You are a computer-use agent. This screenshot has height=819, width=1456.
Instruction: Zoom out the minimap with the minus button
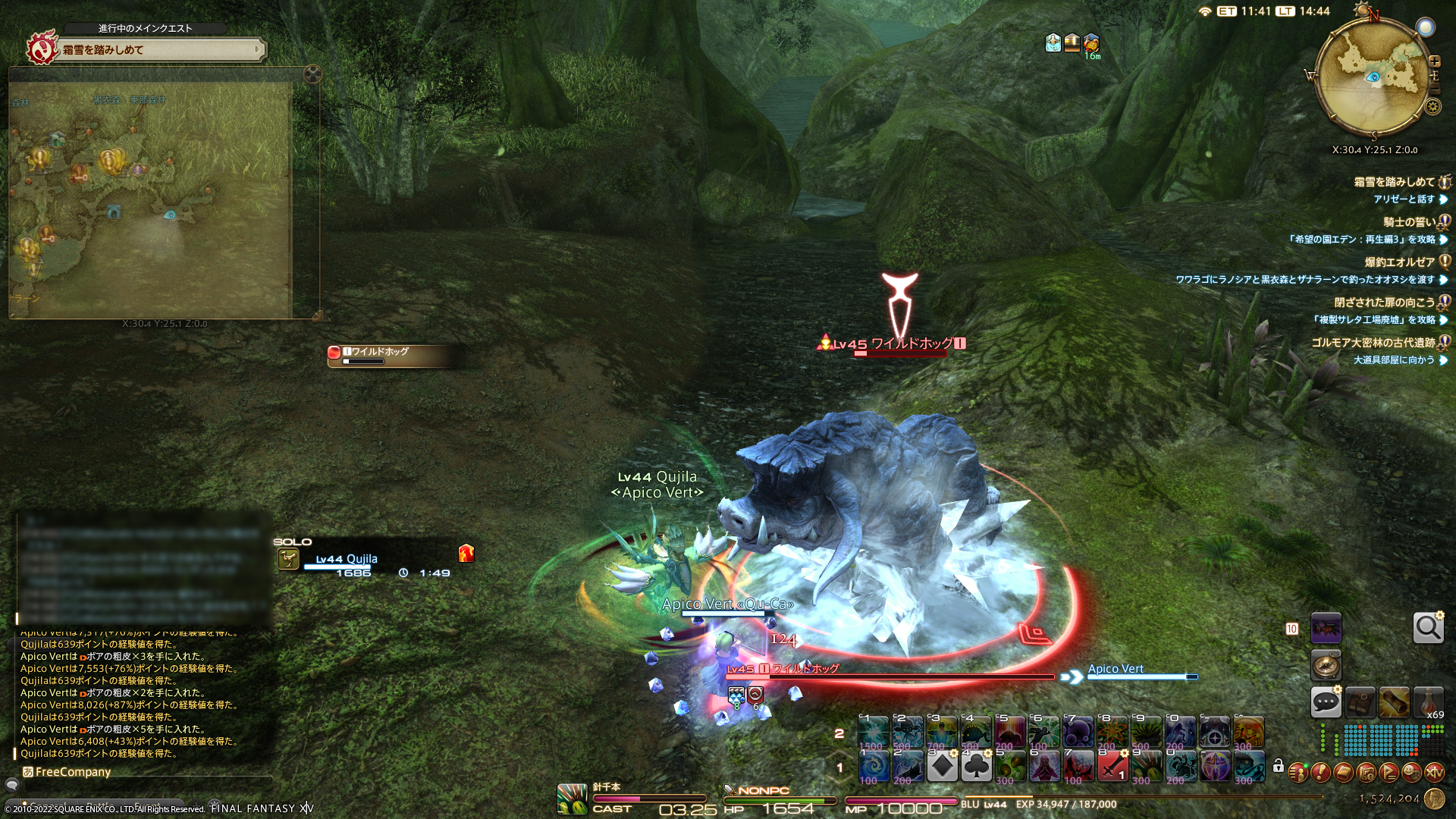pyautogui.click(x=1434, y=89)
